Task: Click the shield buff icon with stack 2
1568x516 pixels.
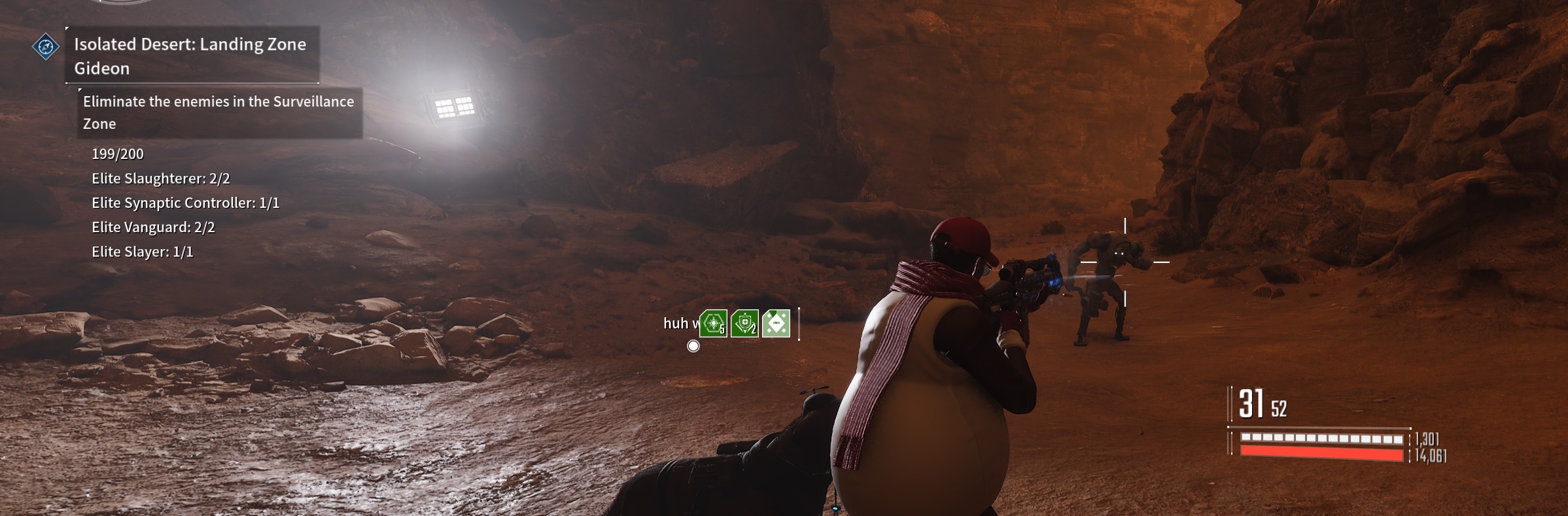Action: coord(744,323)
